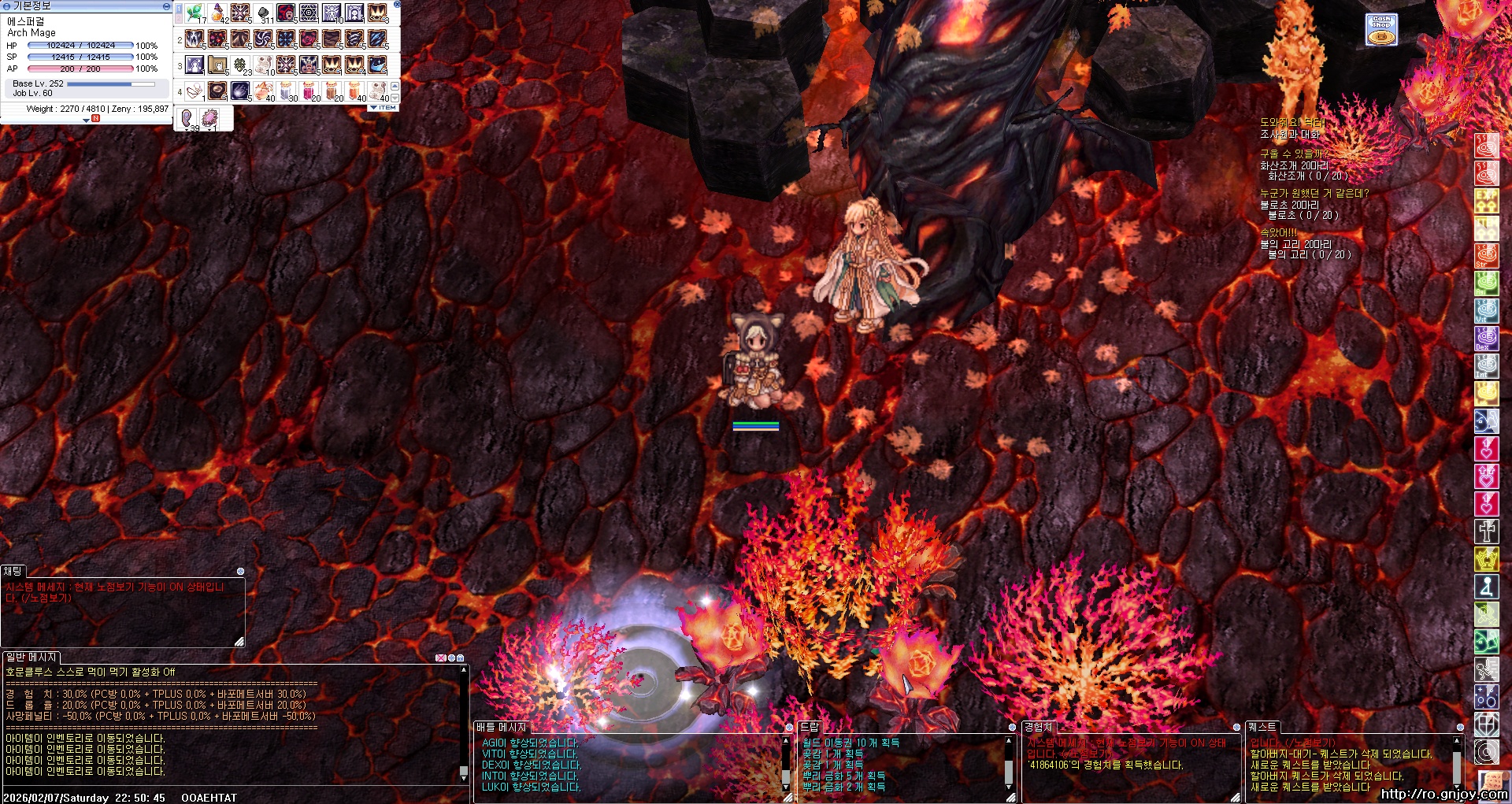
Task: Open the Cash Shop
Action: click(1381, 29)
